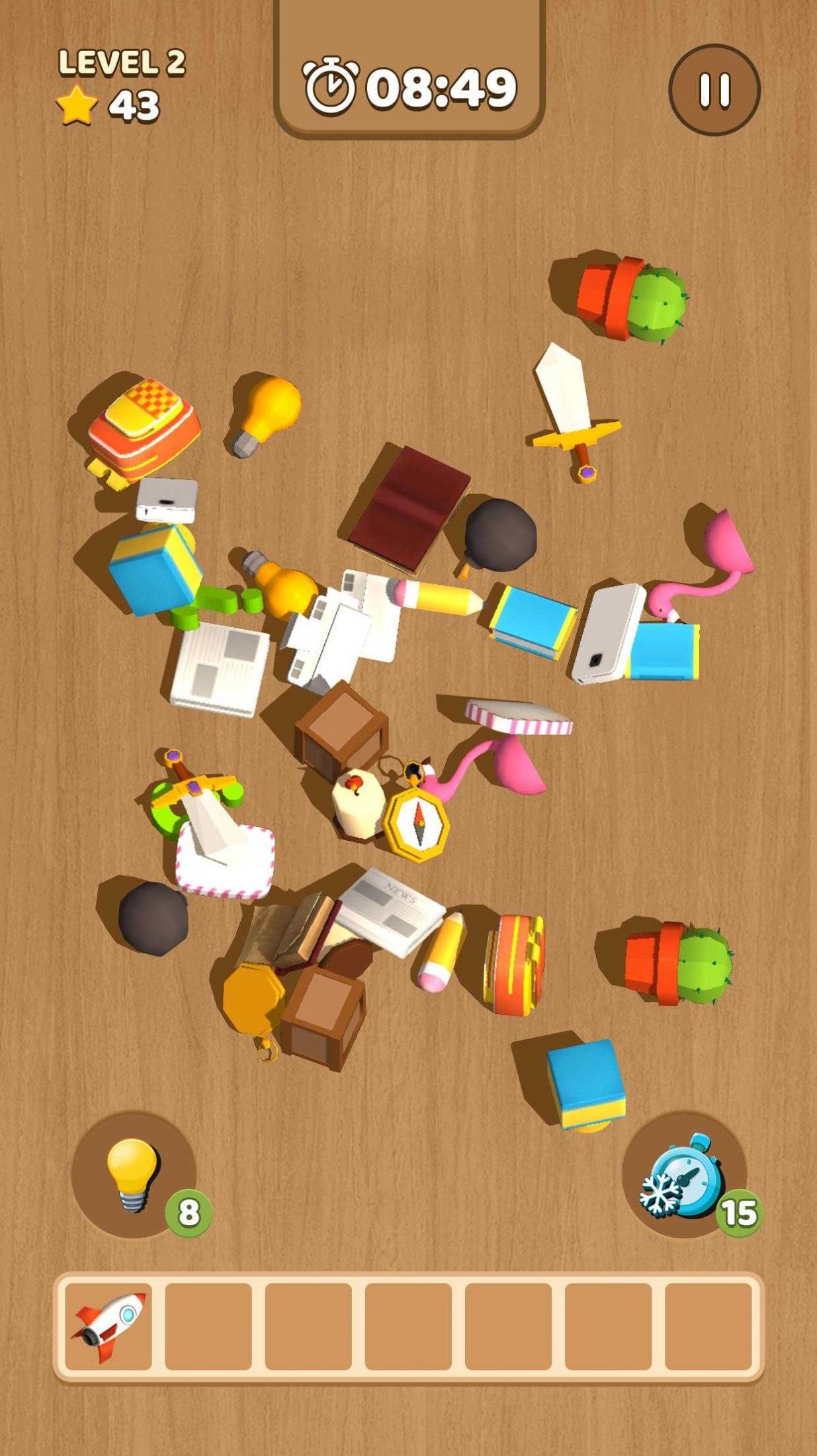The width and height of the screenshot is (817, 1456).
Task: Pause the game
Action: 714,90
